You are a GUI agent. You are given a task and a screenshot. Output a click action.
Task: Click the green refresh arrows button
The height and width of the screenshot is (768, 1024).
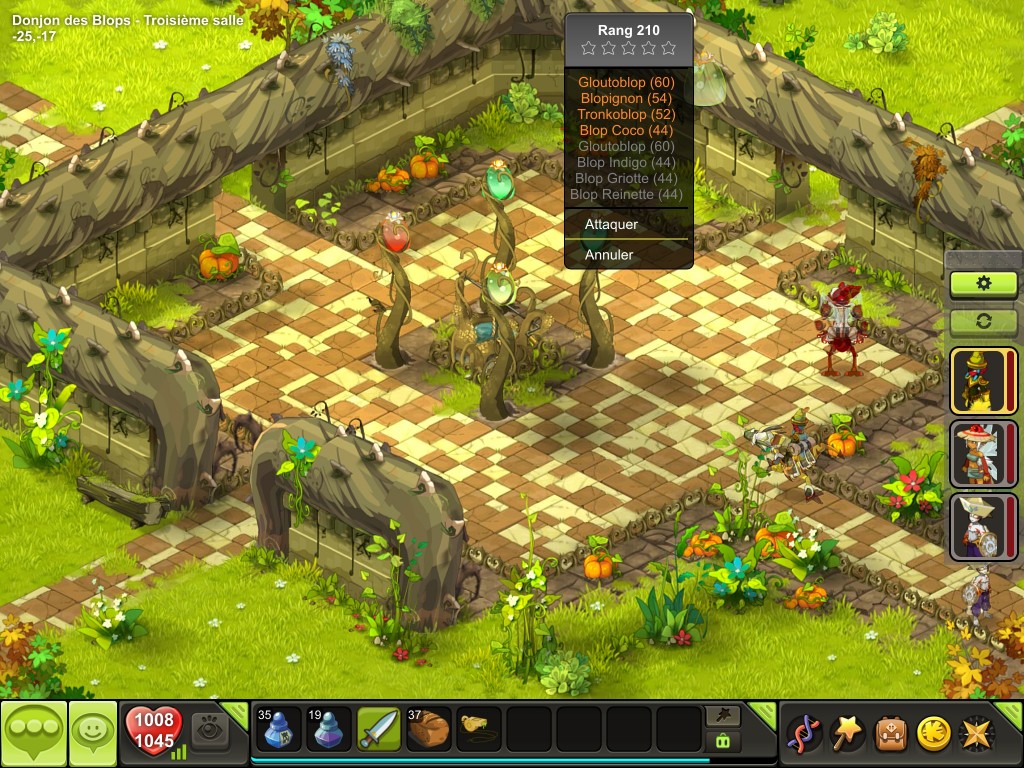point(983,322)
